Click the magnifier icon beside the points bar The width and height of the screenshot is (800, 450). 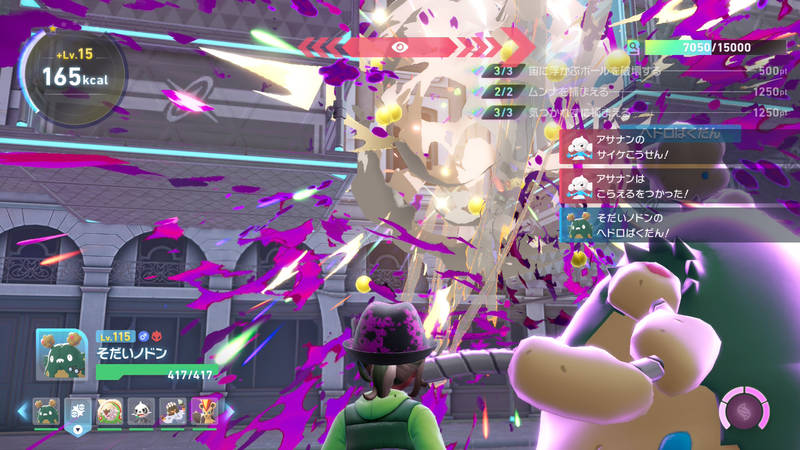633,48
